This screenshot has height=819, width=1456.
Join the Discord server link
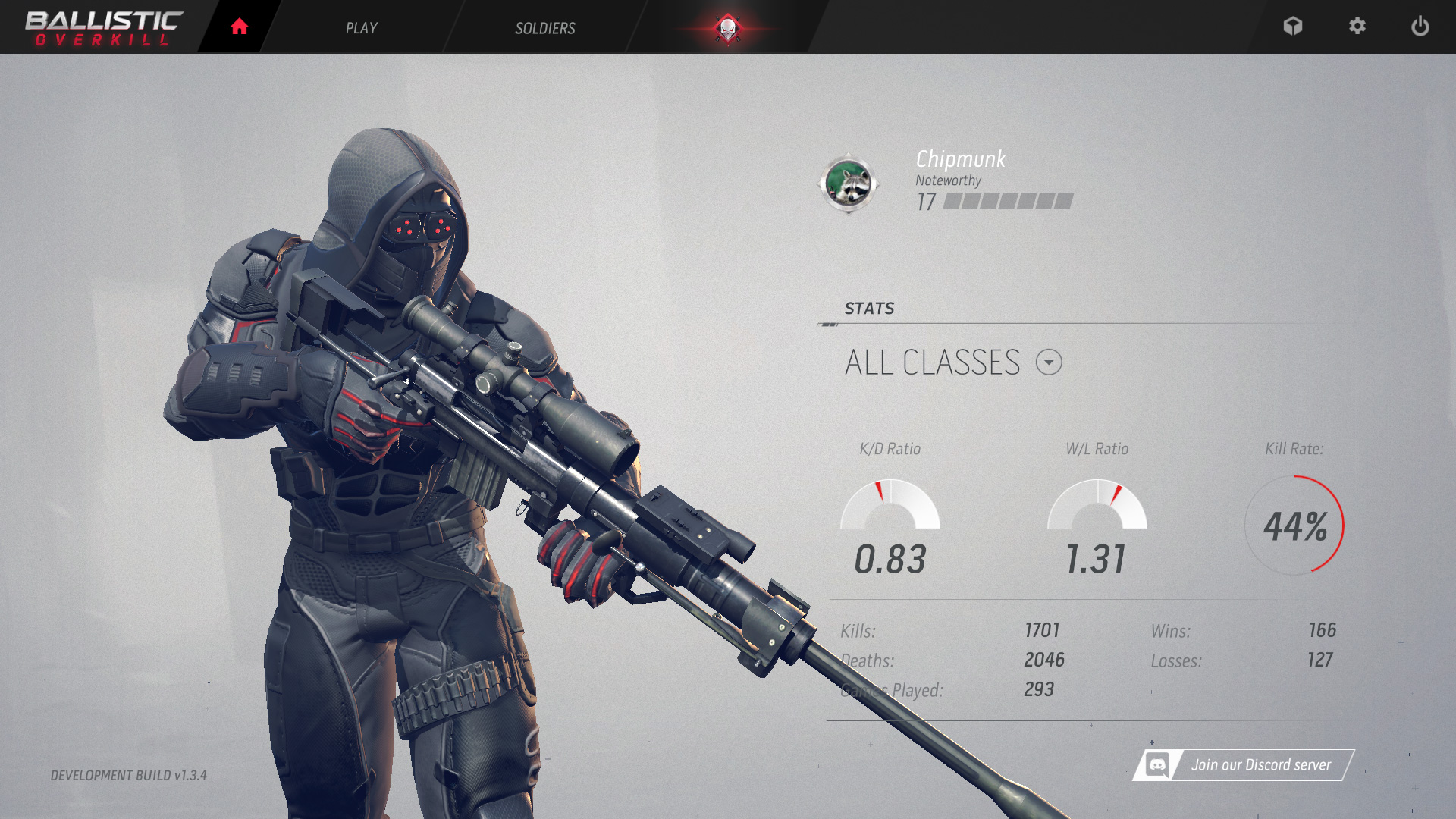pos(1244,764)
